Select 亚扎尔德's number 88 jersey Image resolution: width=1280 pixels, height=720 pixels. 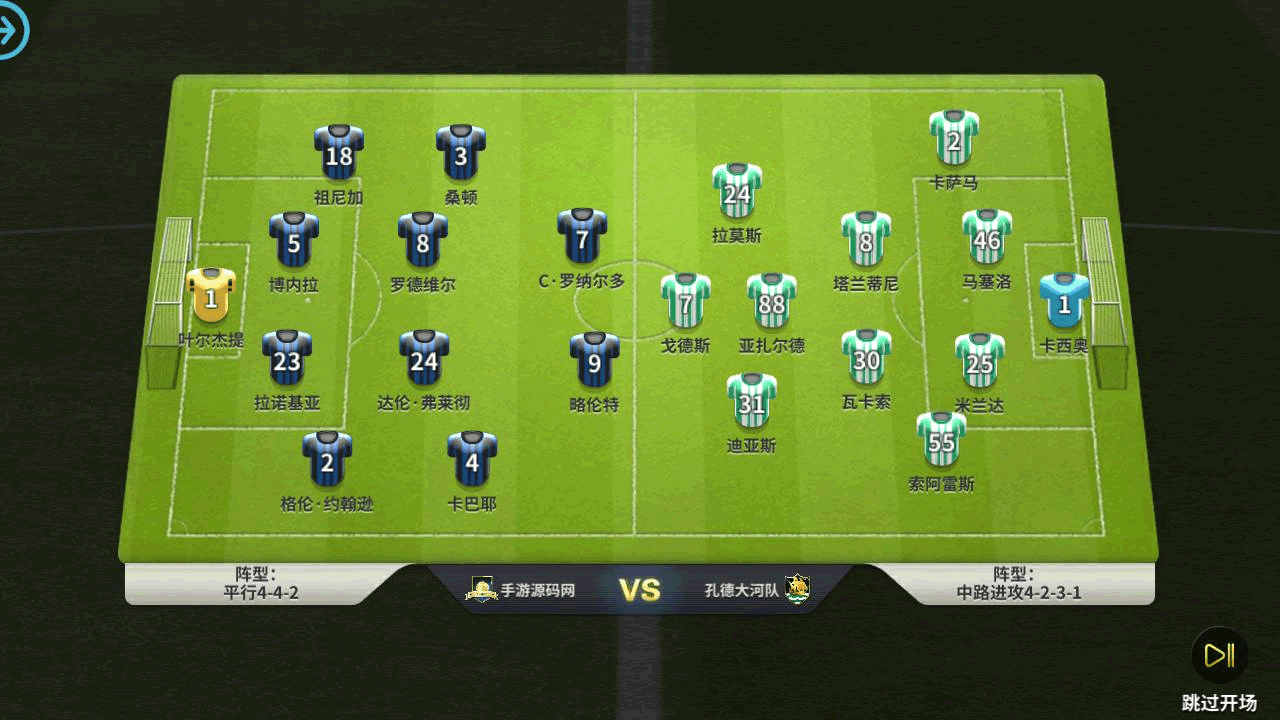click(x=771, y=302)
